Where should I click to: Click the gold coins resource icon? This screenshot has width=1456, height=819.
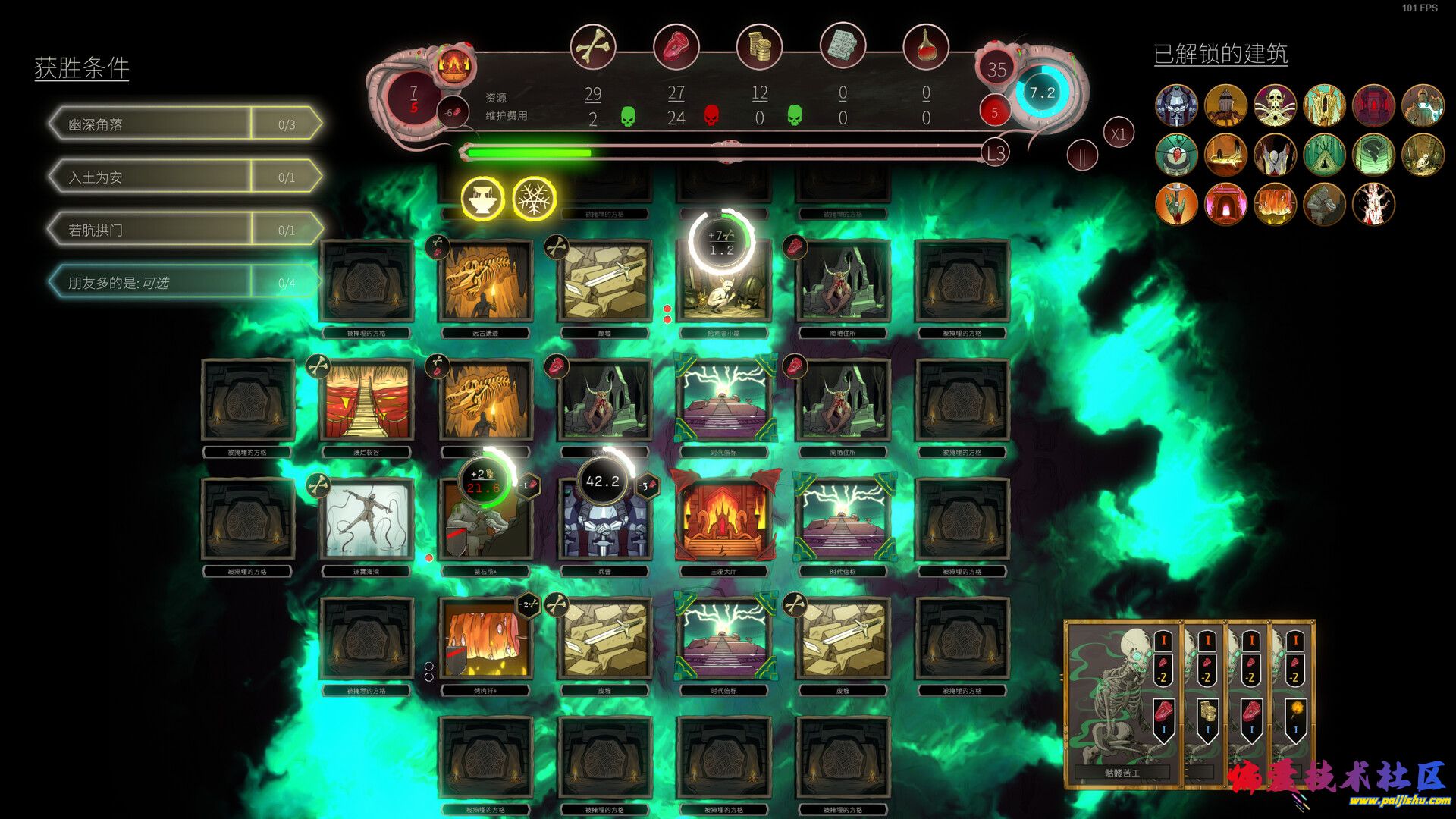pyautogui.click(x=759, y=47)
